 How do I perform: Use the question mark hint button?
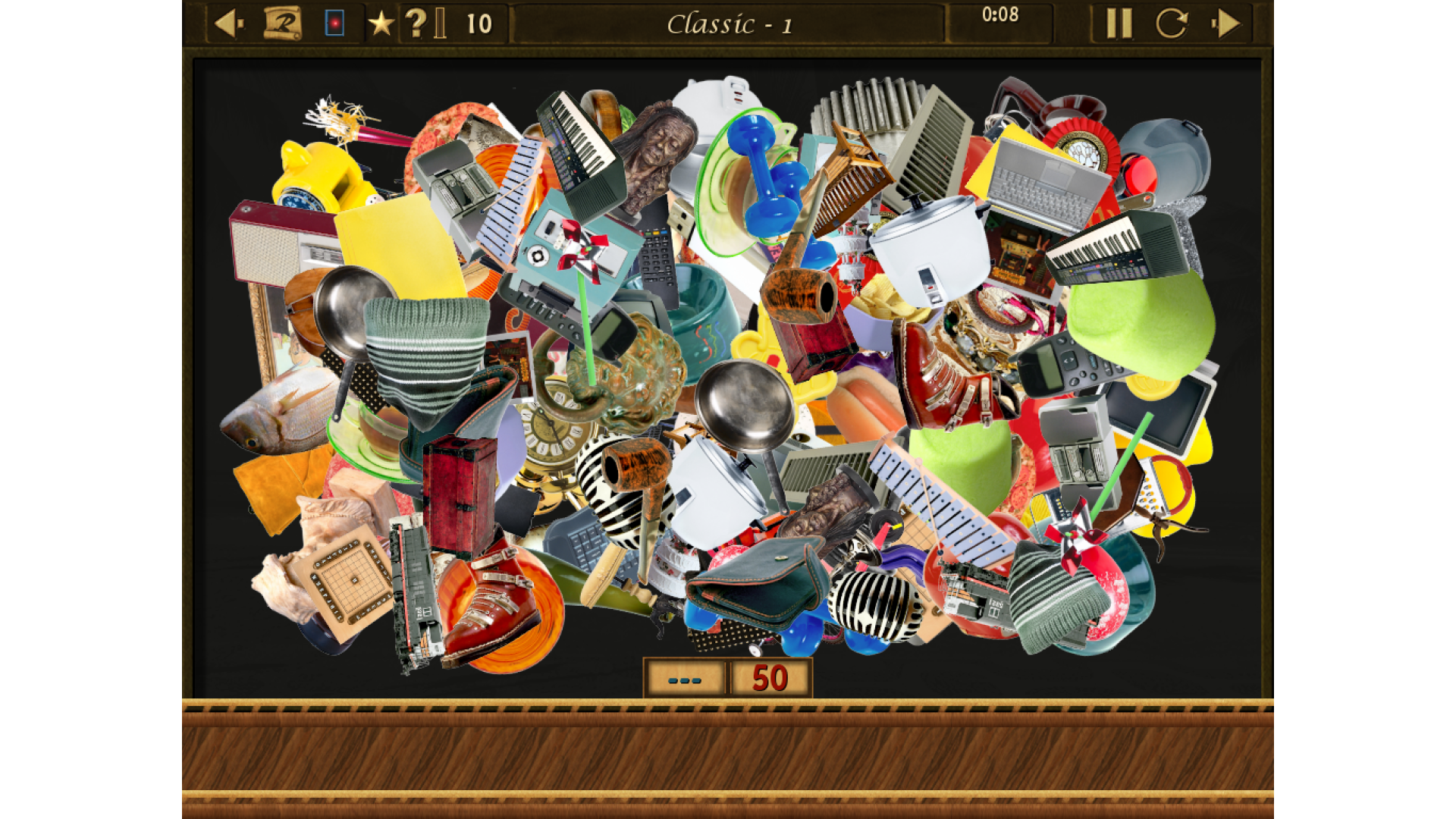pos(416,24)
